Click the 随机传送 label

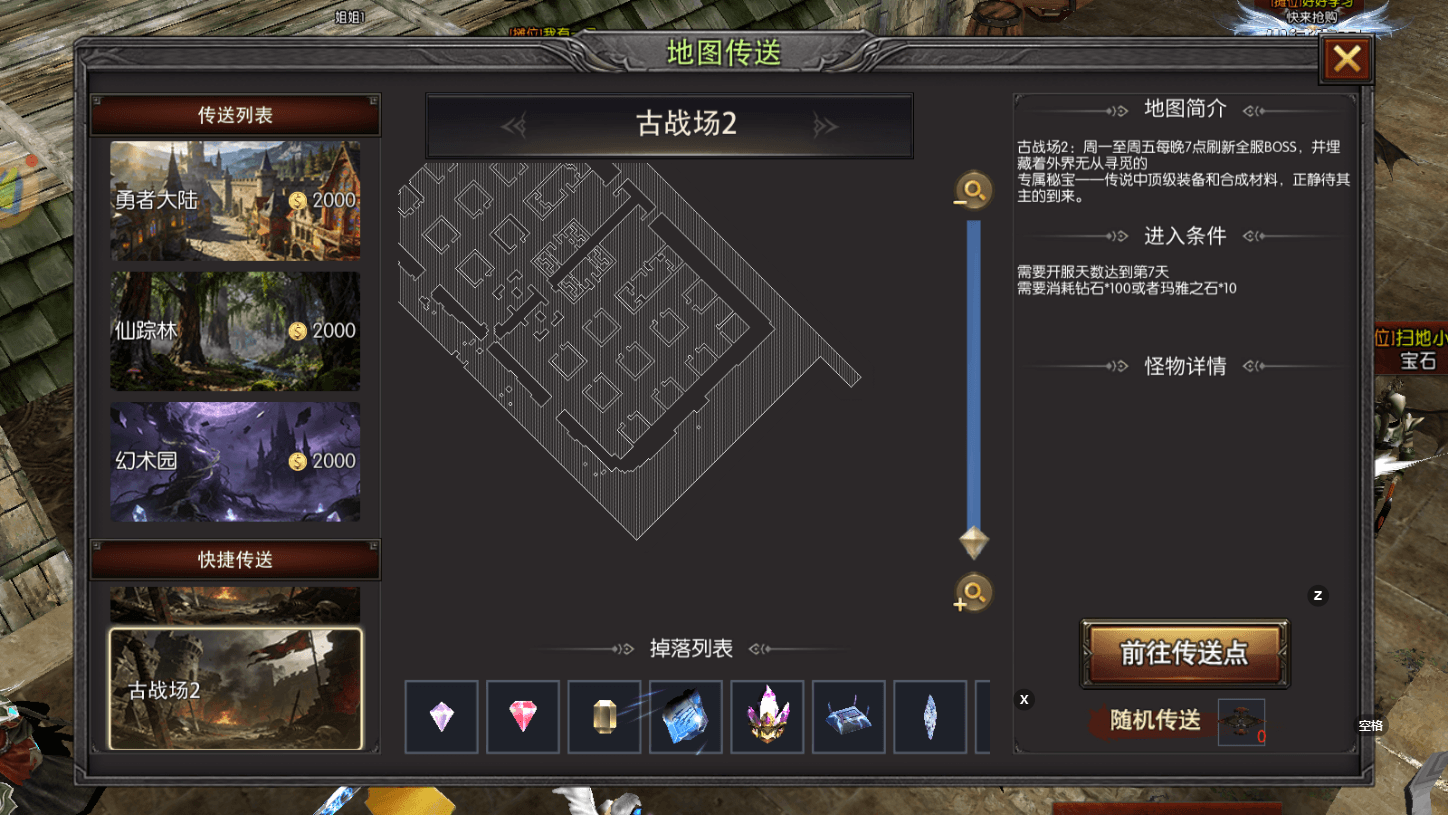pos(1151,721)
